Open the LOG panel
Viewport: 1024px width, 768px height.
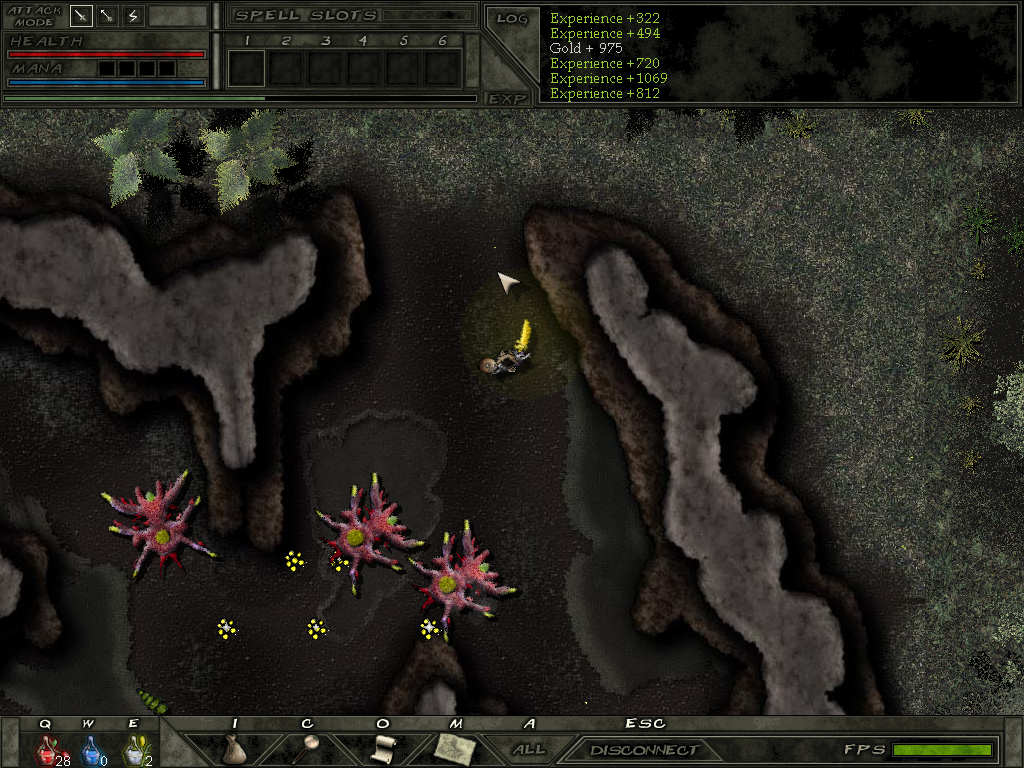coord(511,18)
